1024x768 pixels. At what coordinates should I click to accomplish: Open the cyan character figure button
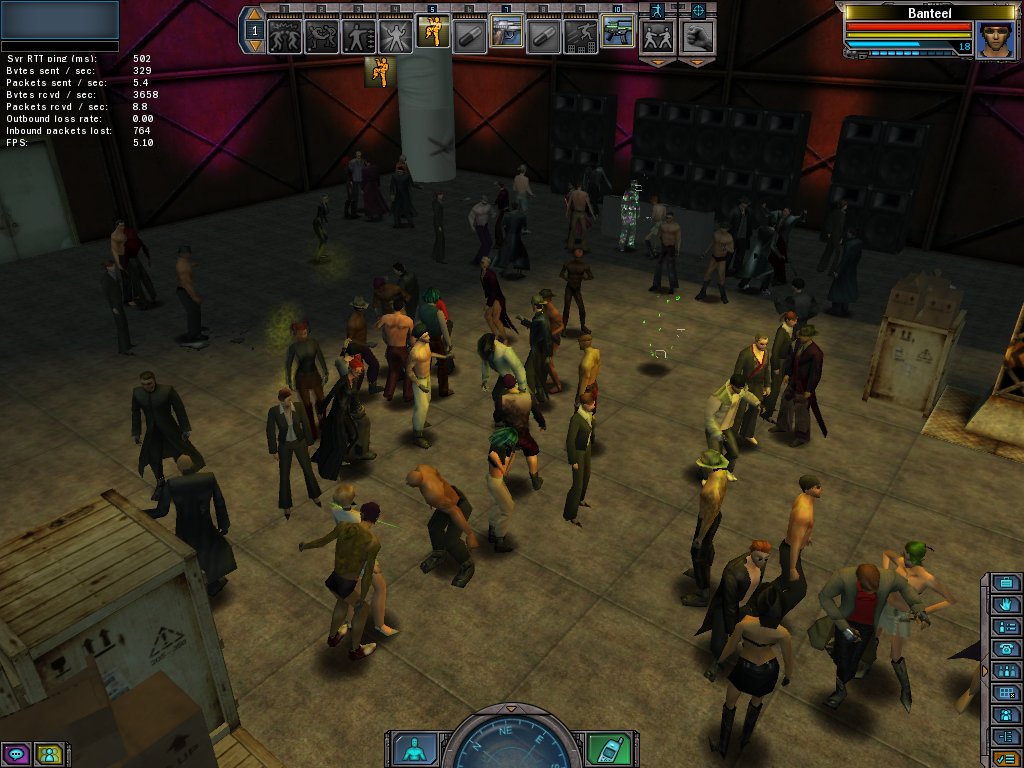click(414, 748)
